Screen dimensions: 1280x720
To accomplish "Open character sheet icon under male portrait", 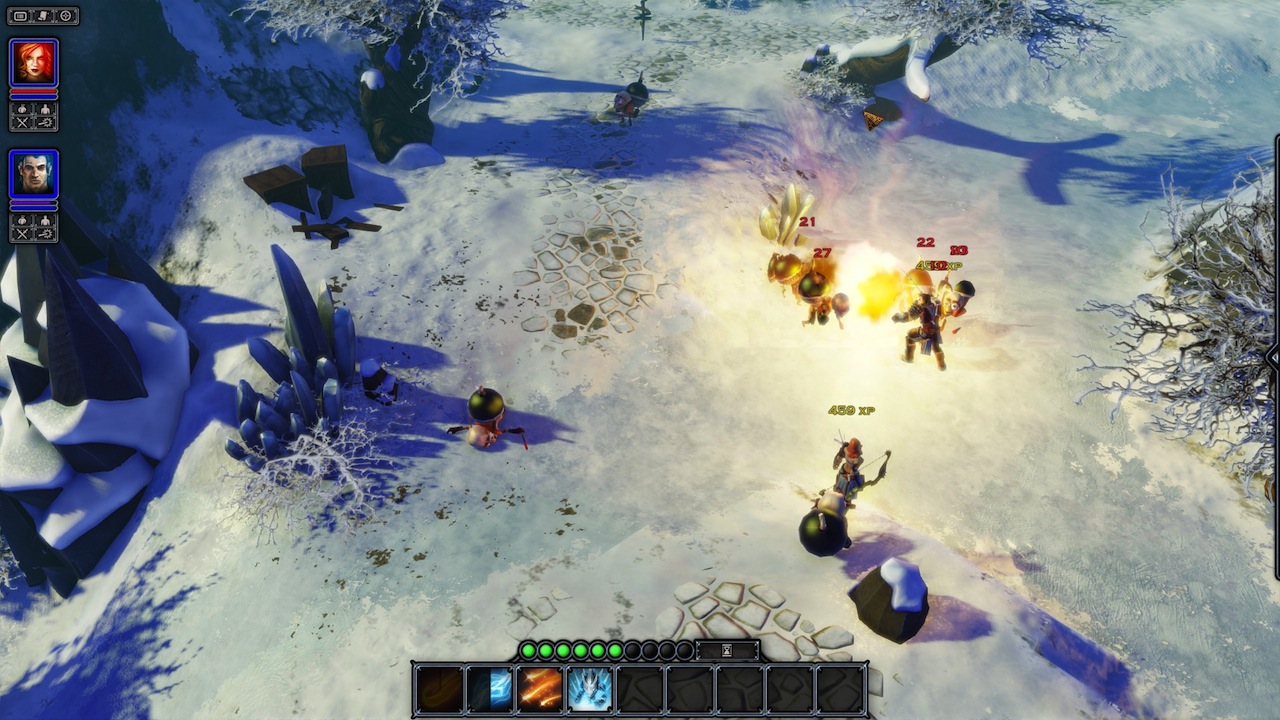I will (44, 219).
